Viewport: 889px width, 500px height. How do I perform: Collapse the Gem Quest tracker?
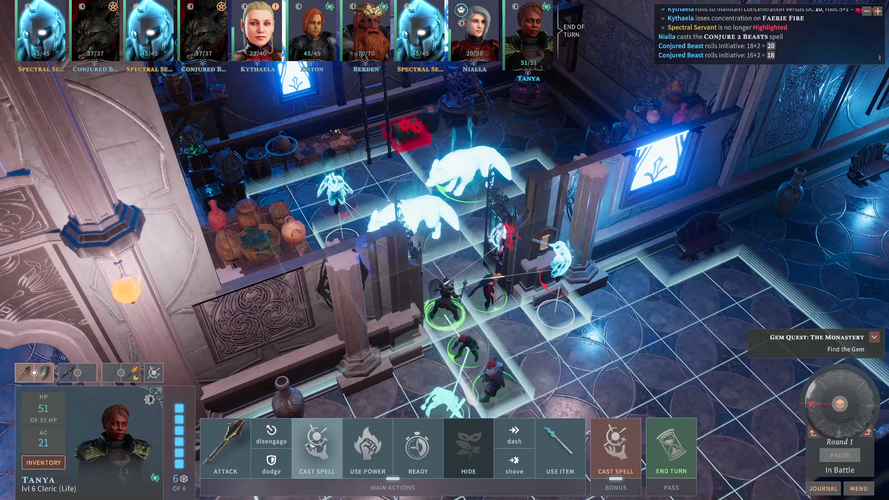(x=874, y=338)
